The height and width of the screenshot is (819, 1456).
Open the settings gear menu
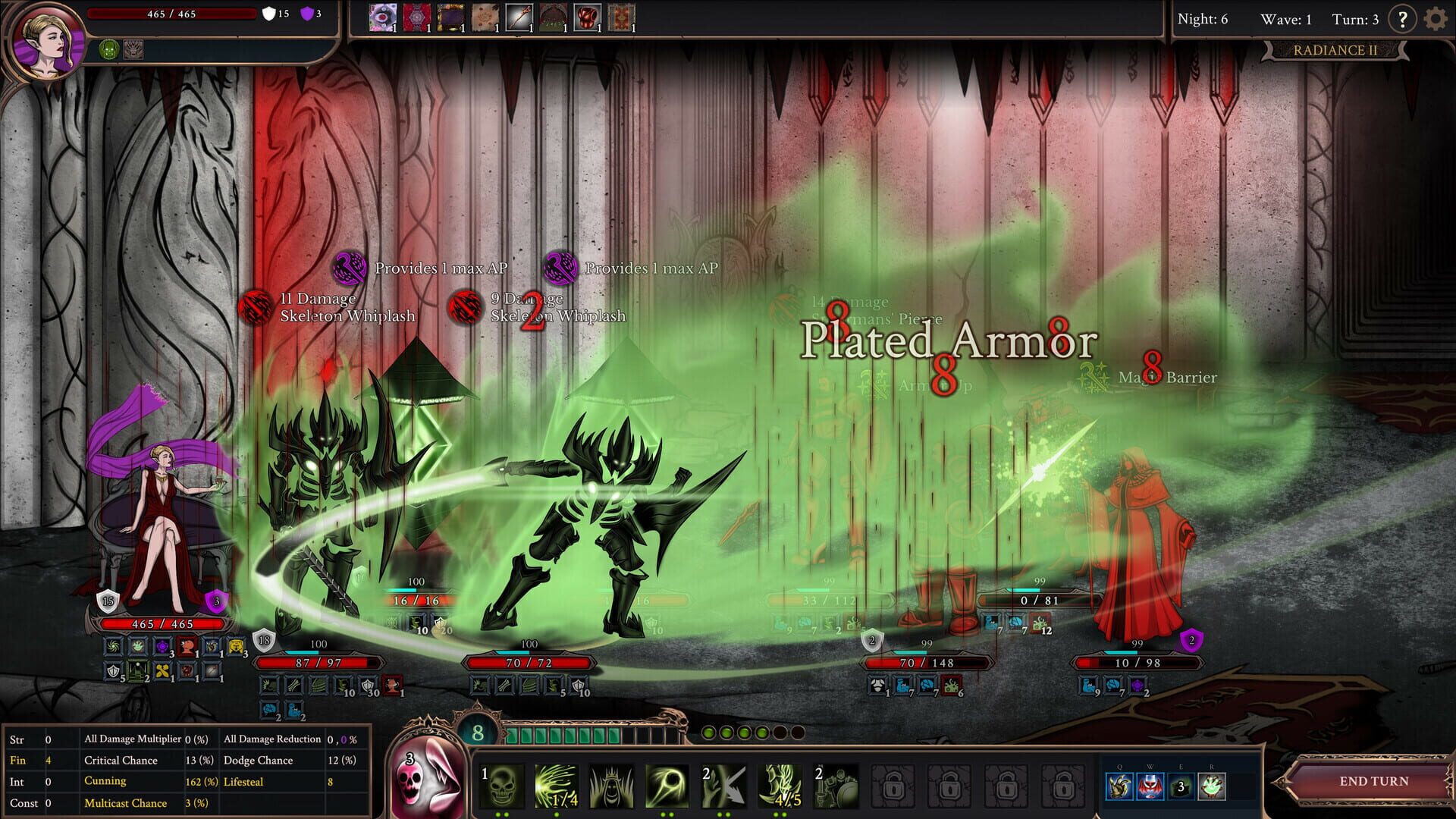[1435, 18]
